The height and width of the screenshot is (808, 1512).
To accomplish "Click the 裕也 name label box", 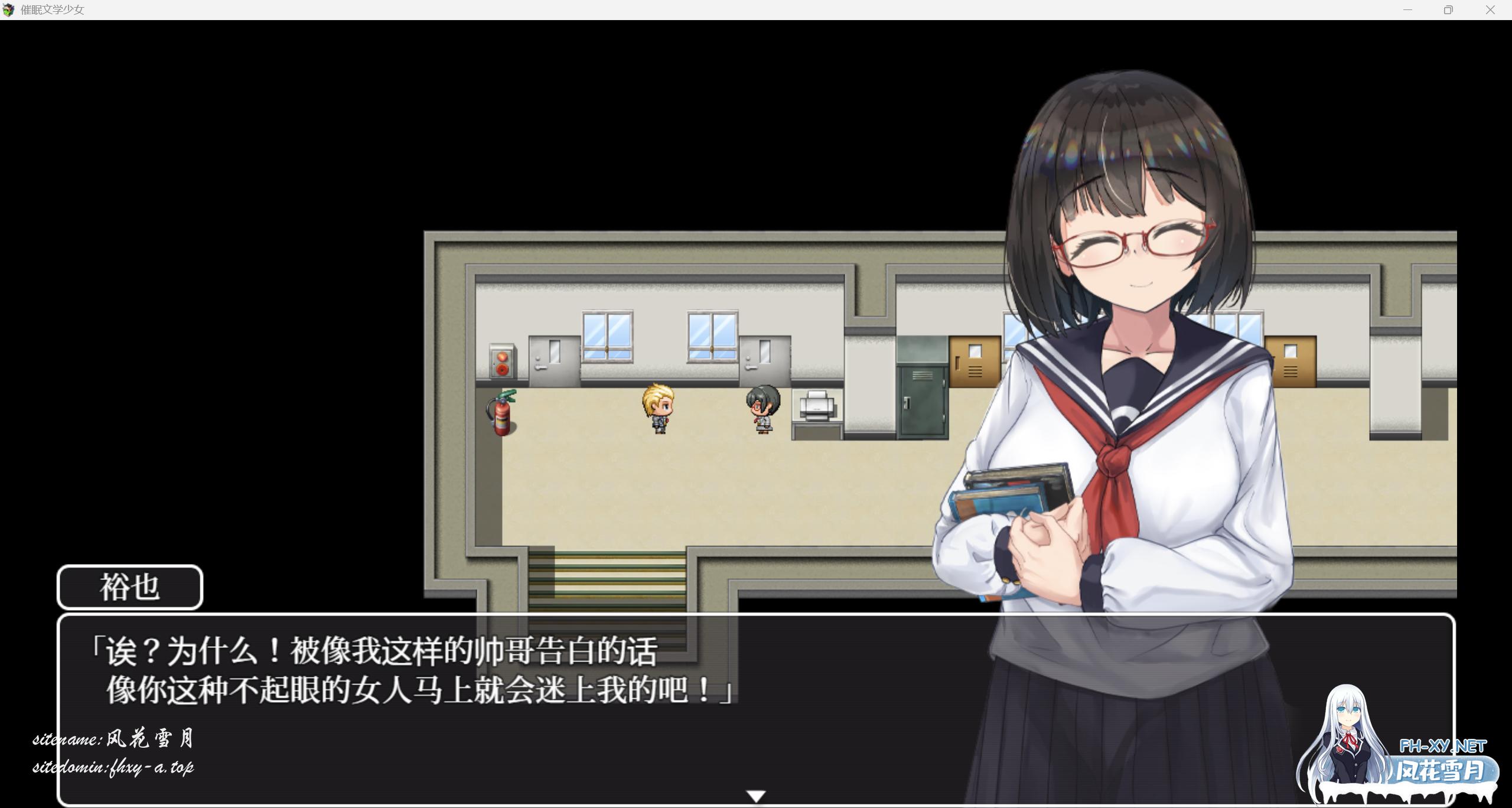I will pos(130,587).
